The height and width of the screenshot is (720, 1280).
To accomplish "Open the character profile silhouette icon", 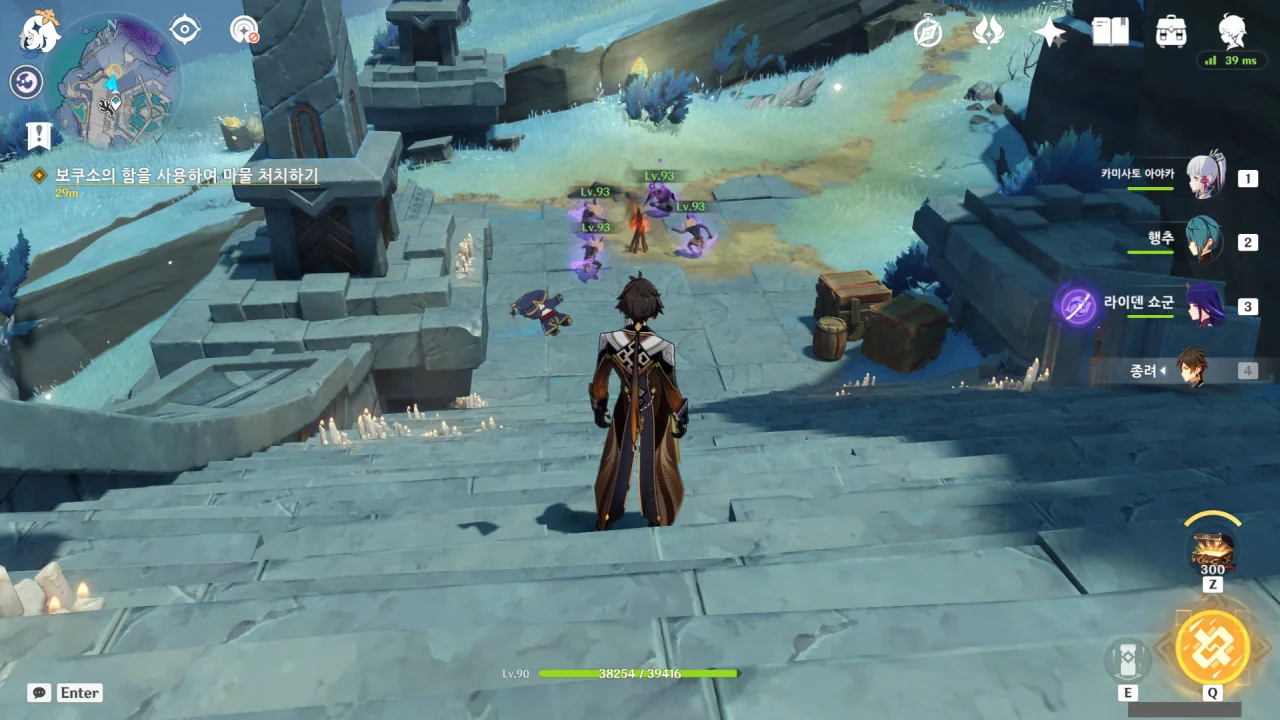I will coord(1232,32).
